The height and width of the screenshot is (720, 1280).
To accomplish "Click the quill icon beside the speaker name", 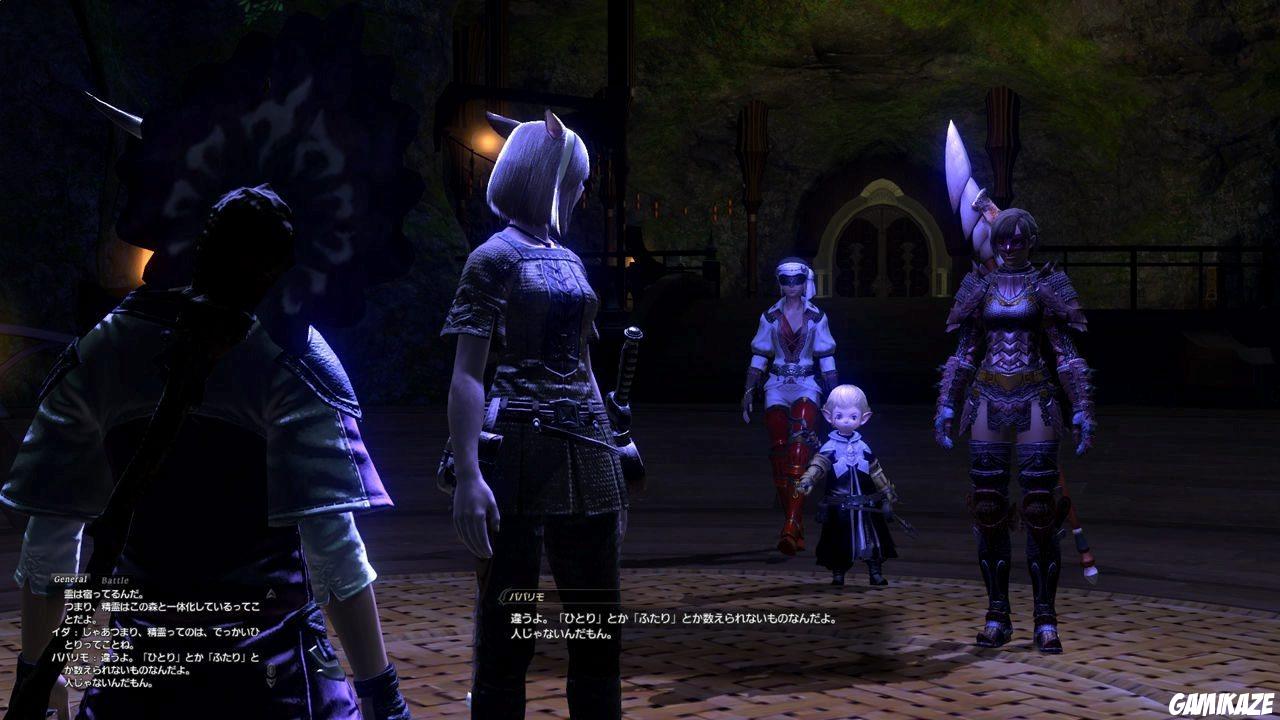I will click(x=502, y=595).
